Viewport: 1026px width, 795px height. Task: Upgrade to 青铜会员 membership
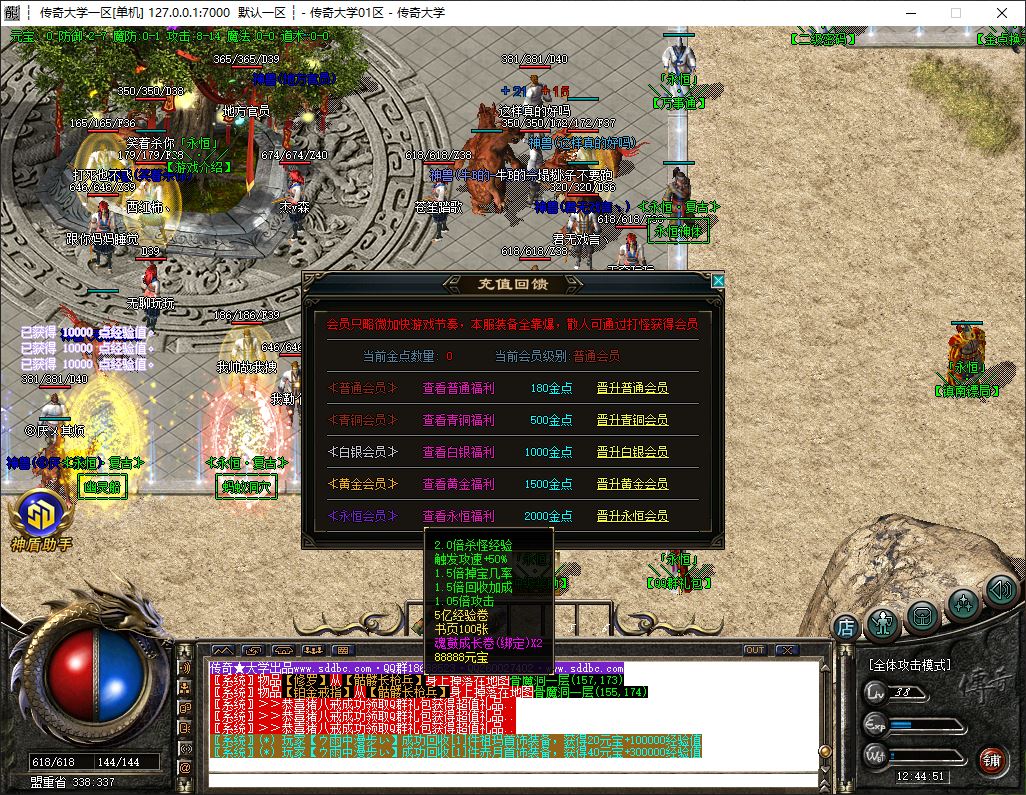(632, 420)
